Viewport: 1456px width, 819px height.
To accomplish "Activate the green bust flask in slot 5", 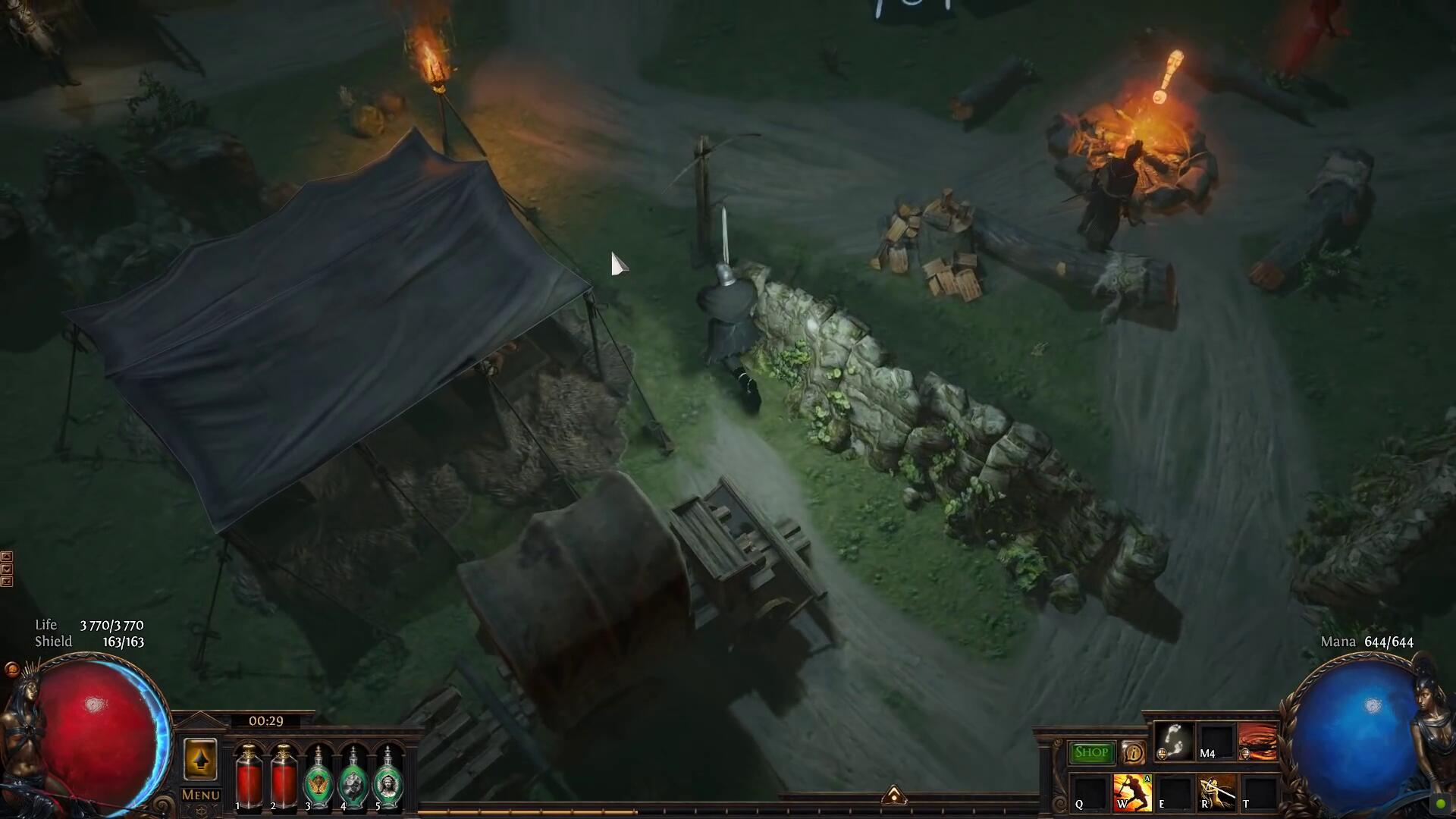I will click(388, 778).
